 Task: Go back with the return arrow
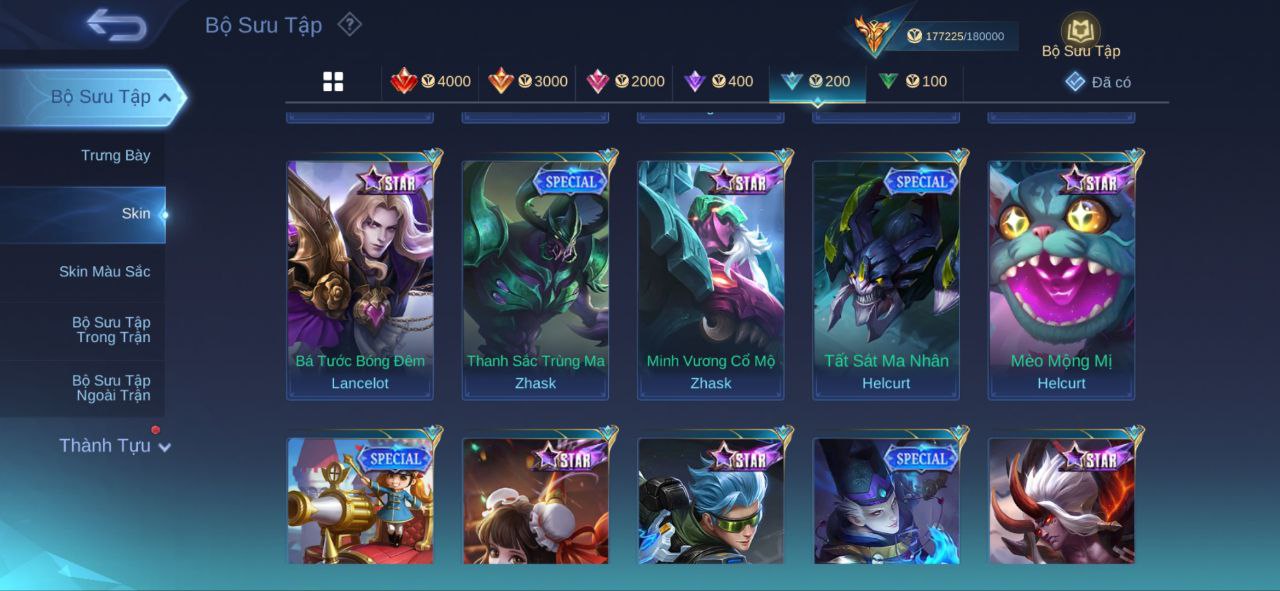117,25
